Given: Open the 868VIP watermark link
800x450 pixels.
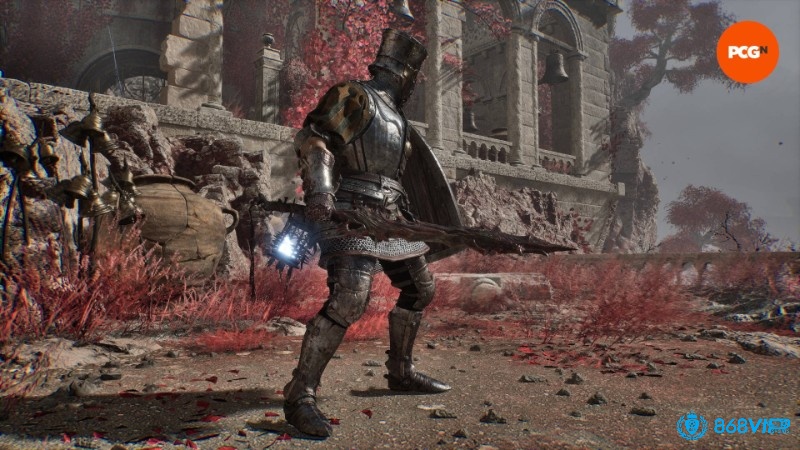Looking at the screenshot, I should tap(734, 426).
